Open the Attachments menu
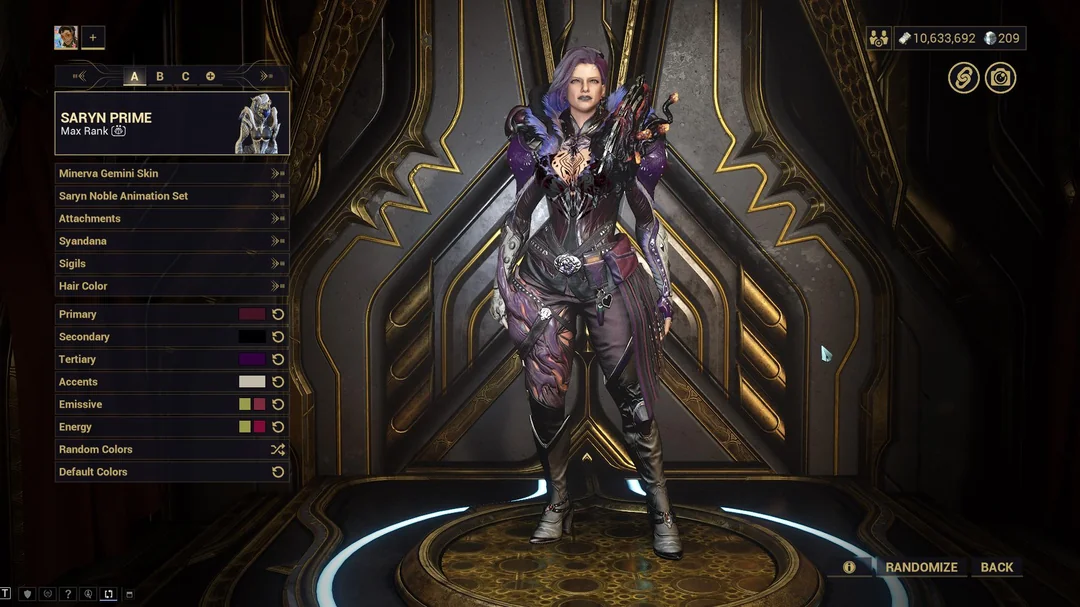Viewport: 1080px width, 607px height. tap(170, 219)
